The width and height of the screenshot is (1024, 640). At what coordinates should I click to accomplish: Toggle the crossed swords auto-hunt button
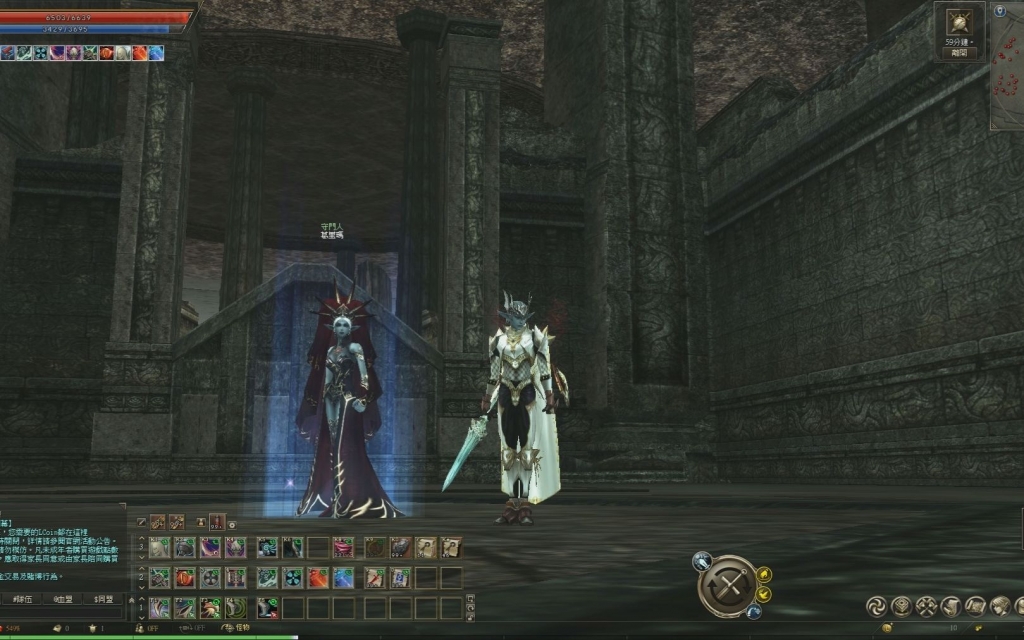(x=727, y=585)
